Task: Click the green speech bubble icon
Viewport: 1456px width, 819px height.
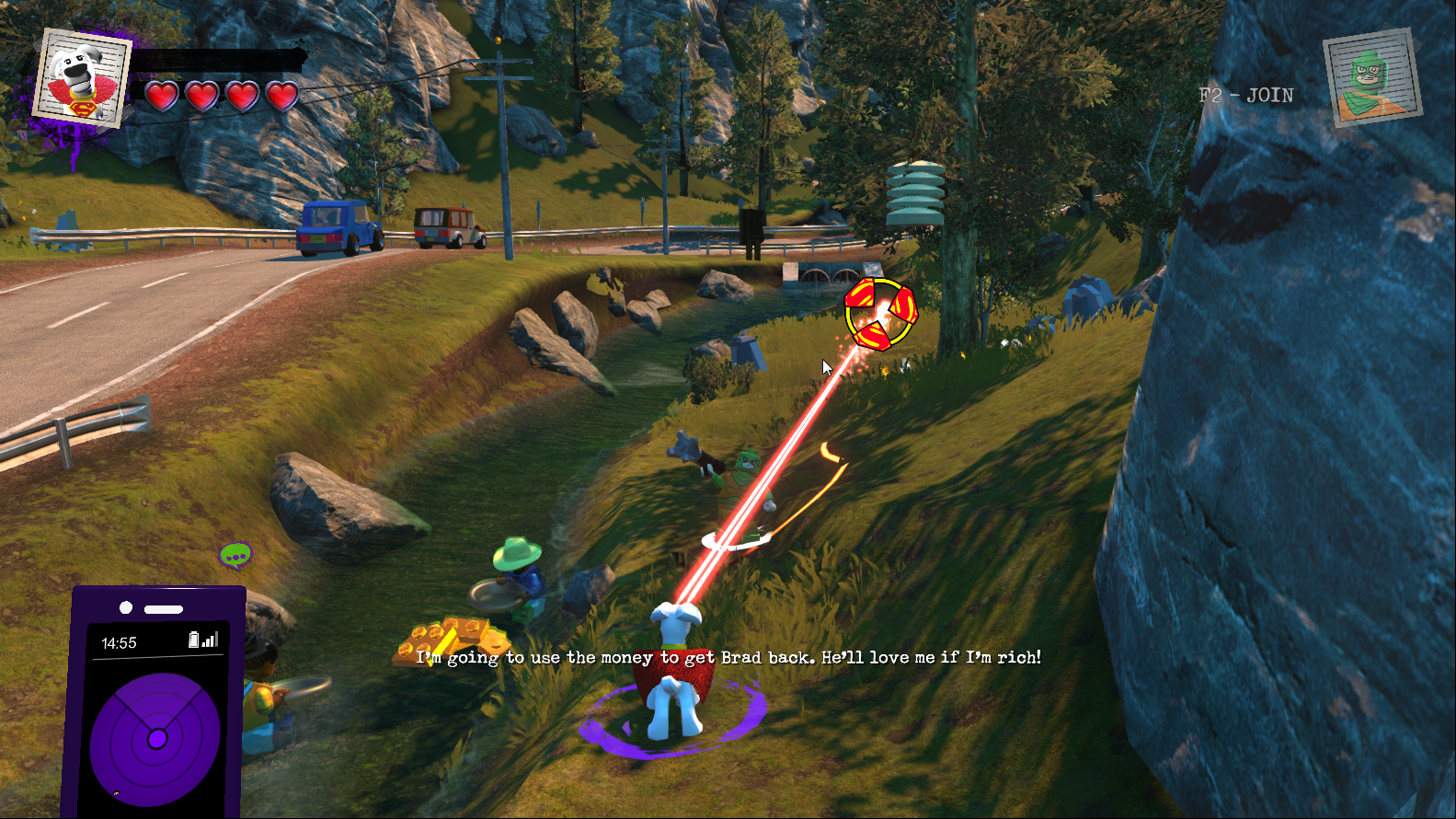Action: pyautogui.click(x=235, y=555)
